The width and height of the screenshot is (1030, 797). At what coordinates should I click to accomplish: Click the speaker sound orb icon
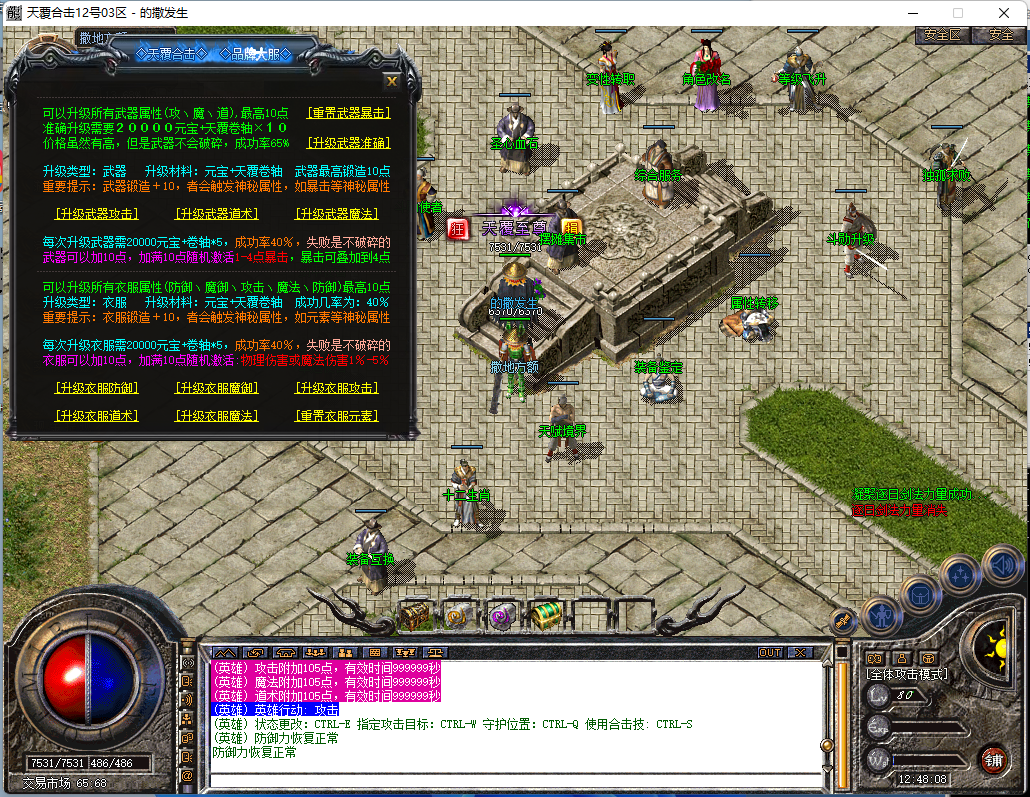click(1001, 564)
